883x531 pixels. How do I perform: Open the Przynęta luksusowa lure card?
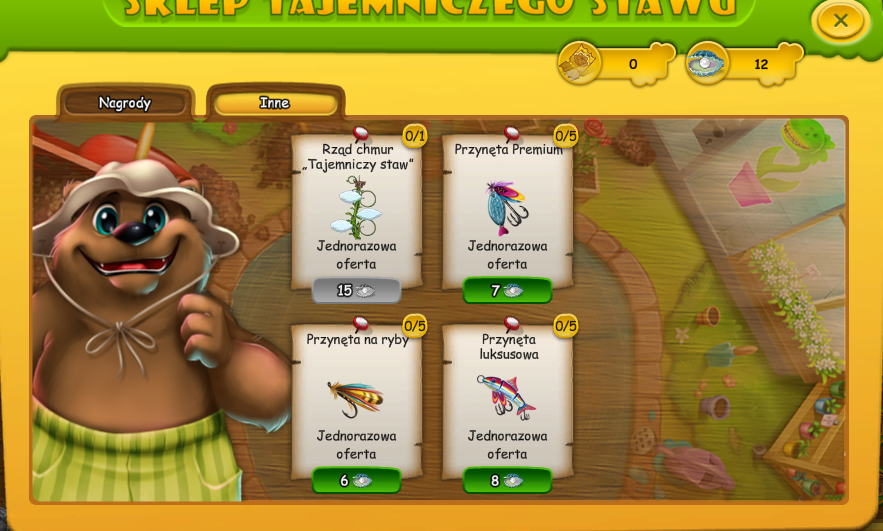[507, 398]
